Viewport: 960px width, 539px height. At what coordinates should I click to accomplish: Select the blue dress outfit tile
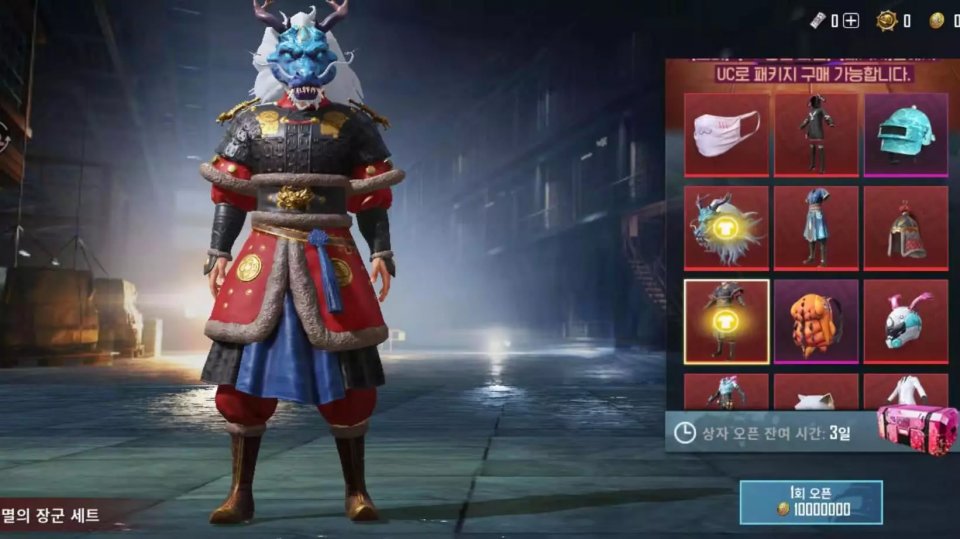point(816,228)
